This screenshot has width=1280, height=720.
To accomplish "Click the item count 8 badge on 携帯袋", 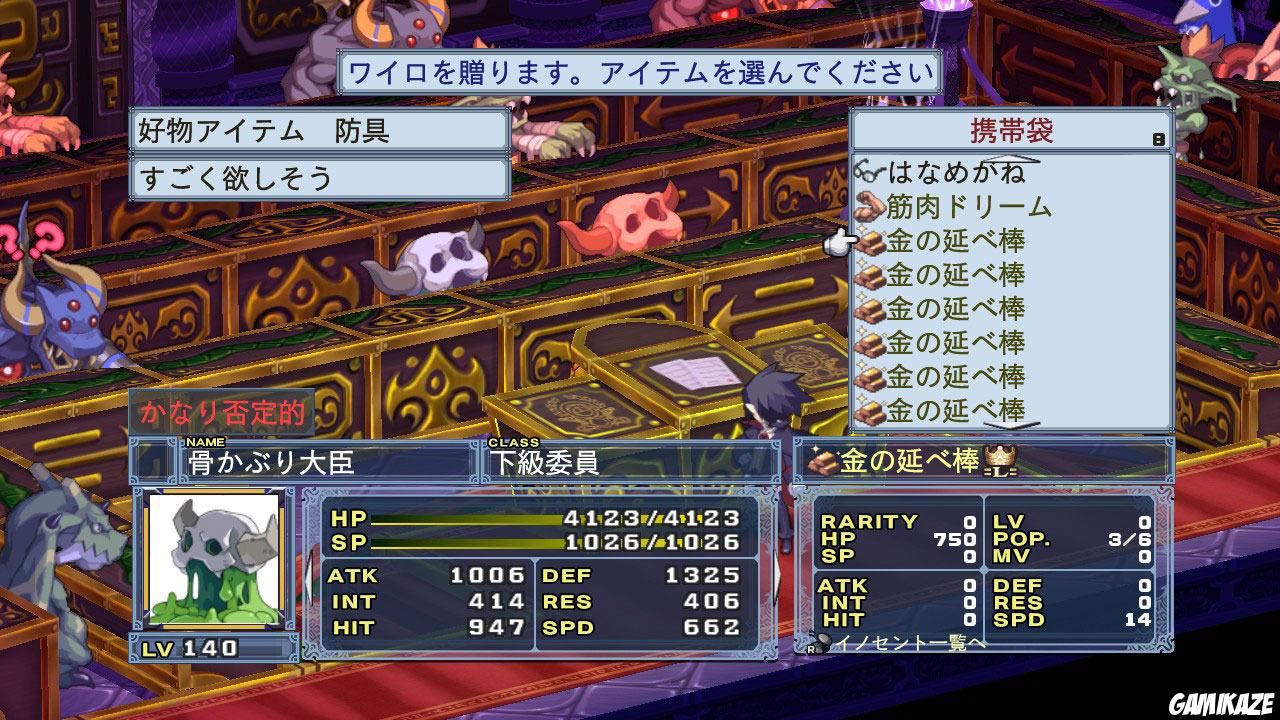I will (x=1158, y=139).
